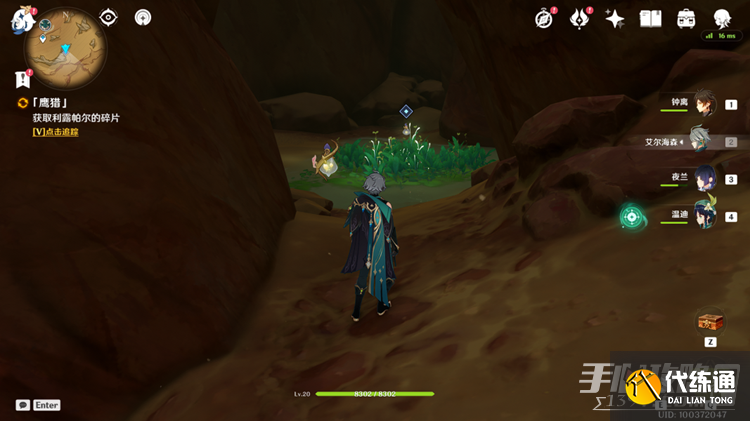The width and height of the screenshot is (750, 421).
Task: Open the quest journal bookmark icon
Action: [x=22, y=79]
